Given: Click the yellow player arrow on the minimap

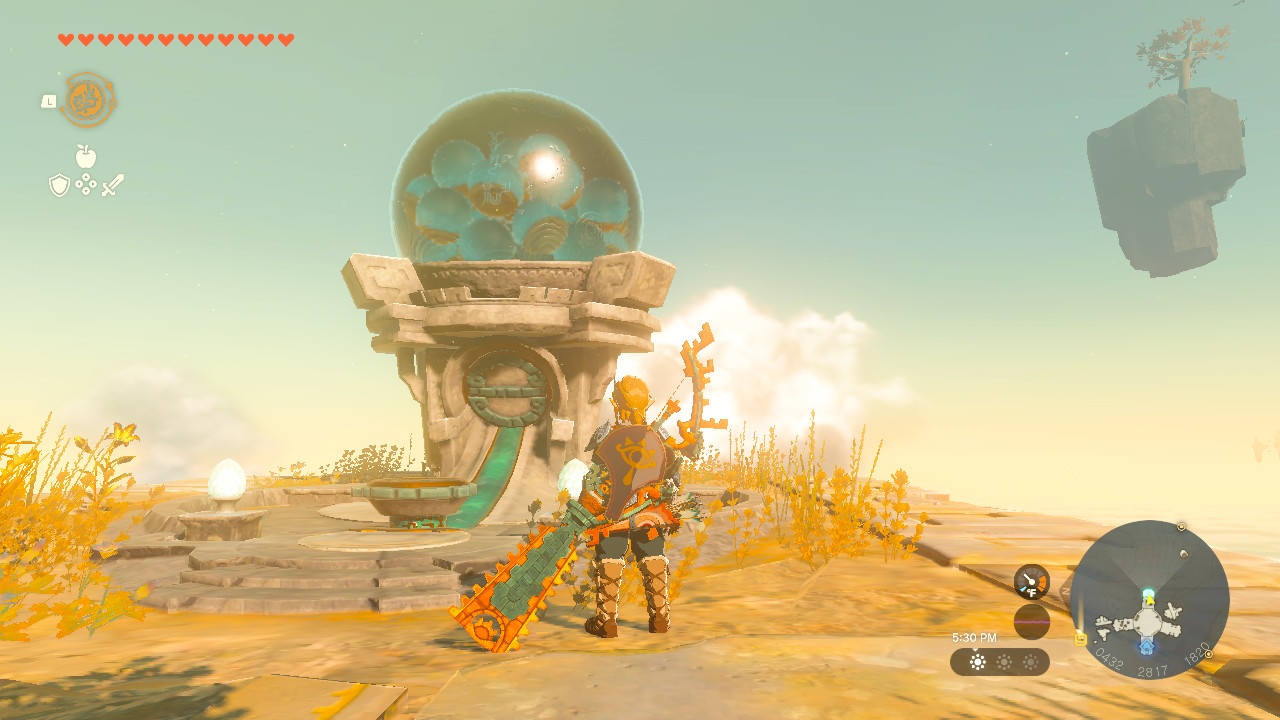Looking at the screenshot, I should pyautogui.click(x=1149, y=599).
